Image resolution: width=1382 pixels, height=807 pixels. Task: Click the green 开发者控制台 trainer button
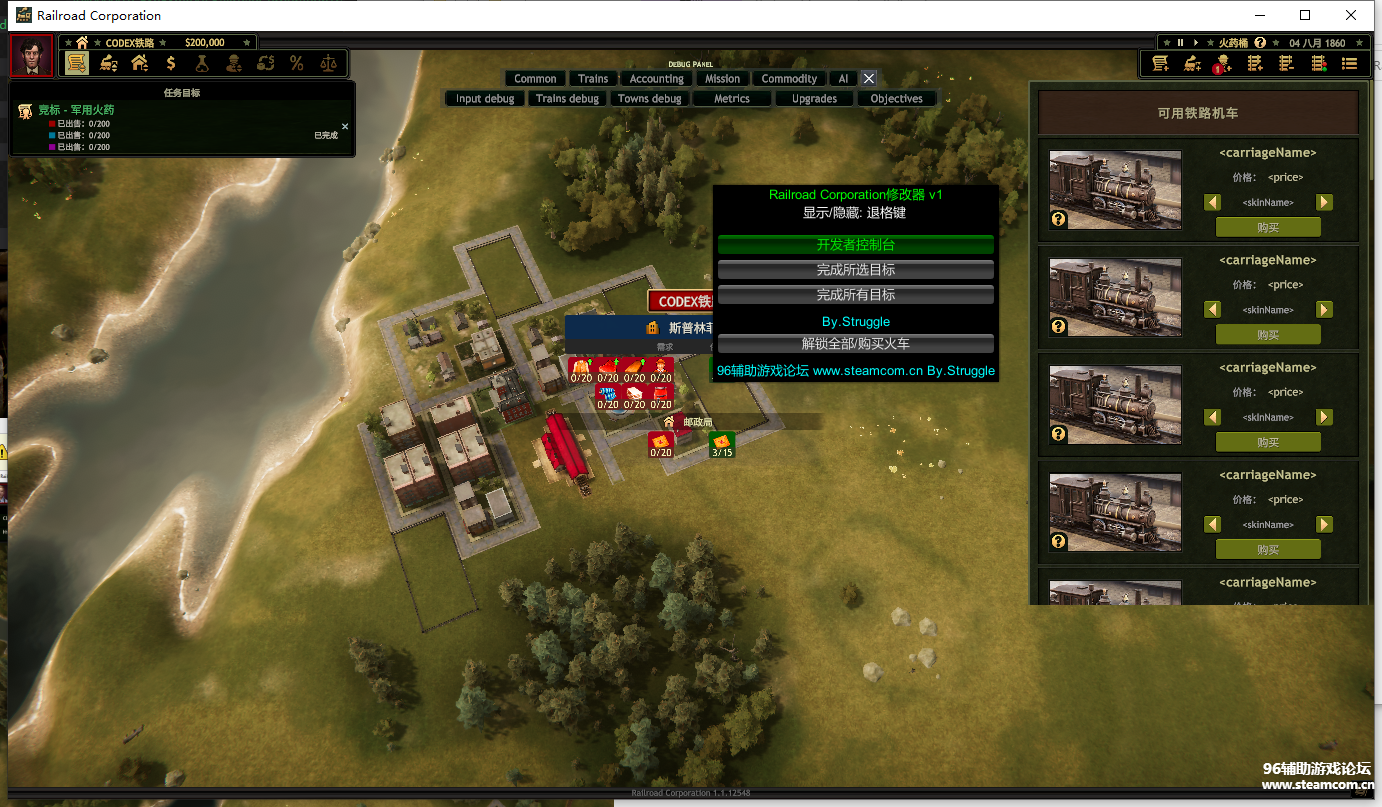(x=855, y=245)
